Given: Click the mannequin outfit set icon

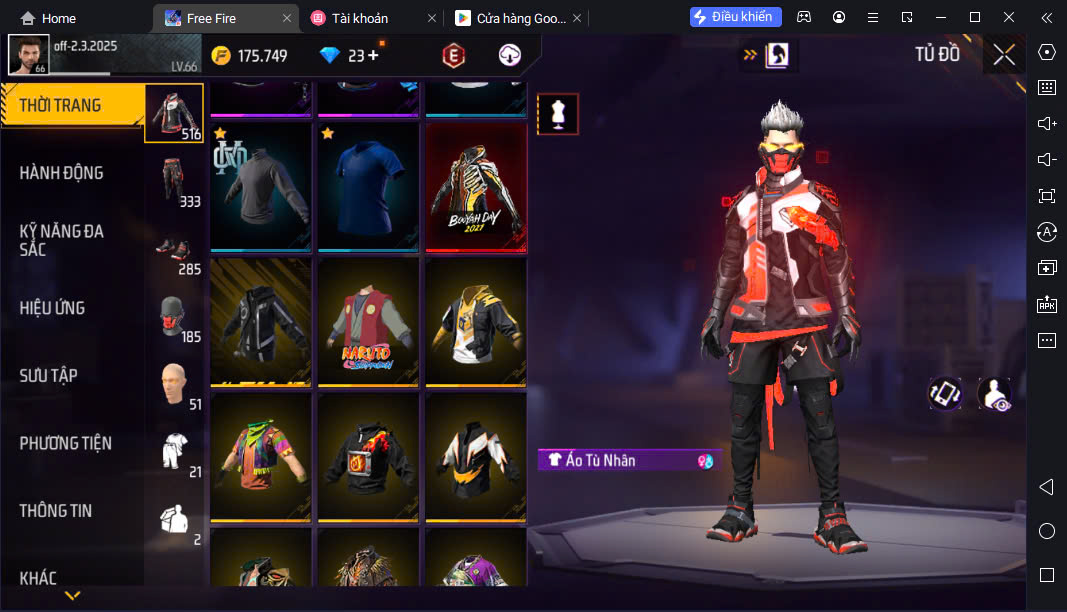Looking at the screenshot, I should click(x=558, y=114).
